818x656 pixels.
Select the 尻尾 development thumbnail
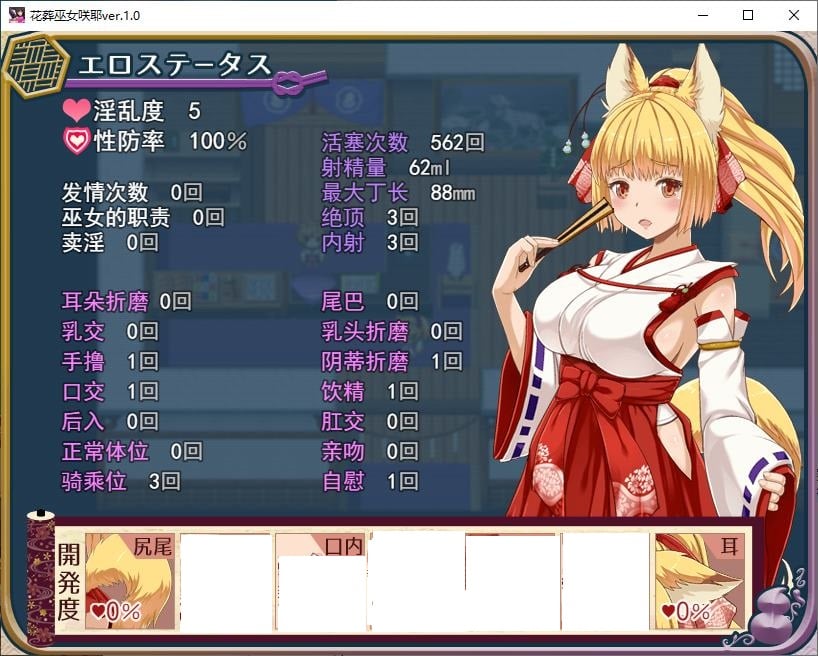[x=131, y=581]
